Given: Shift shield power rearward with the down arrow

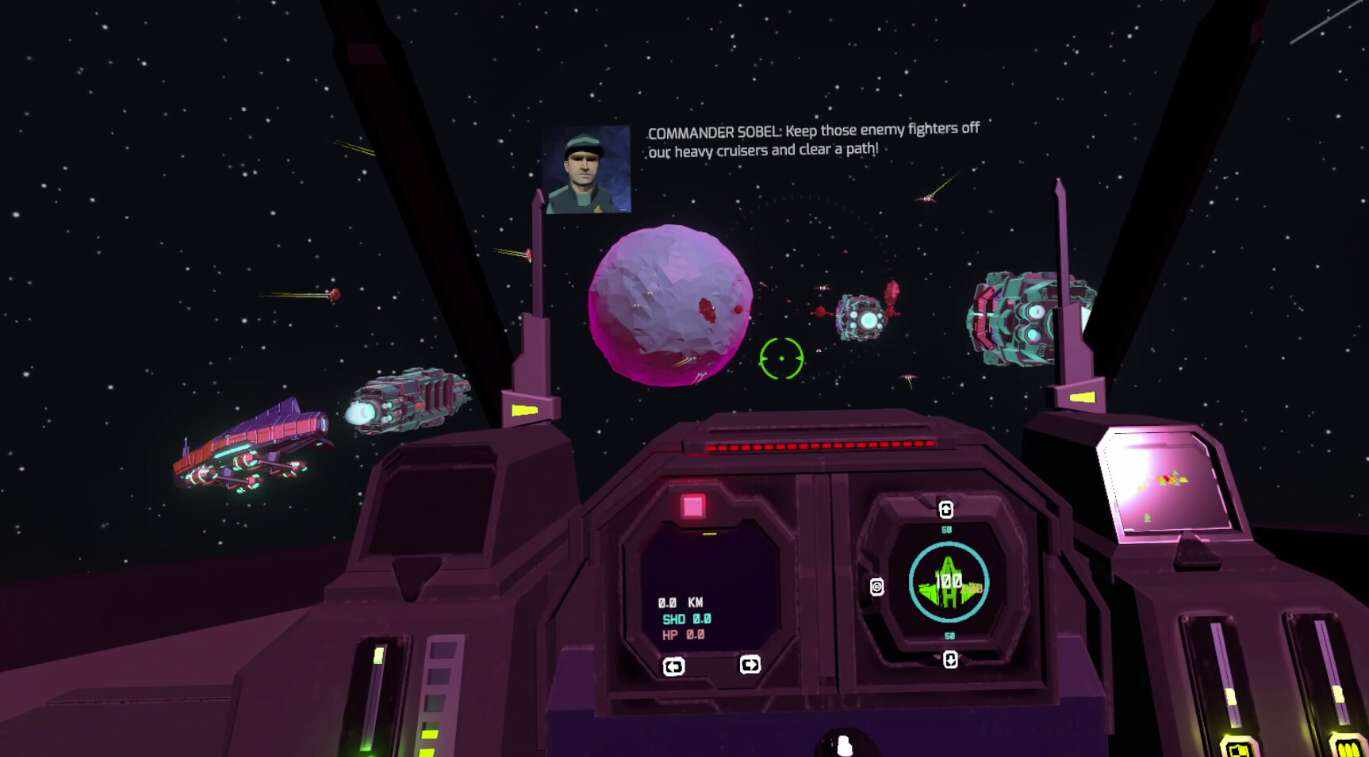Looking at the screenshot, I should point(950,659).
